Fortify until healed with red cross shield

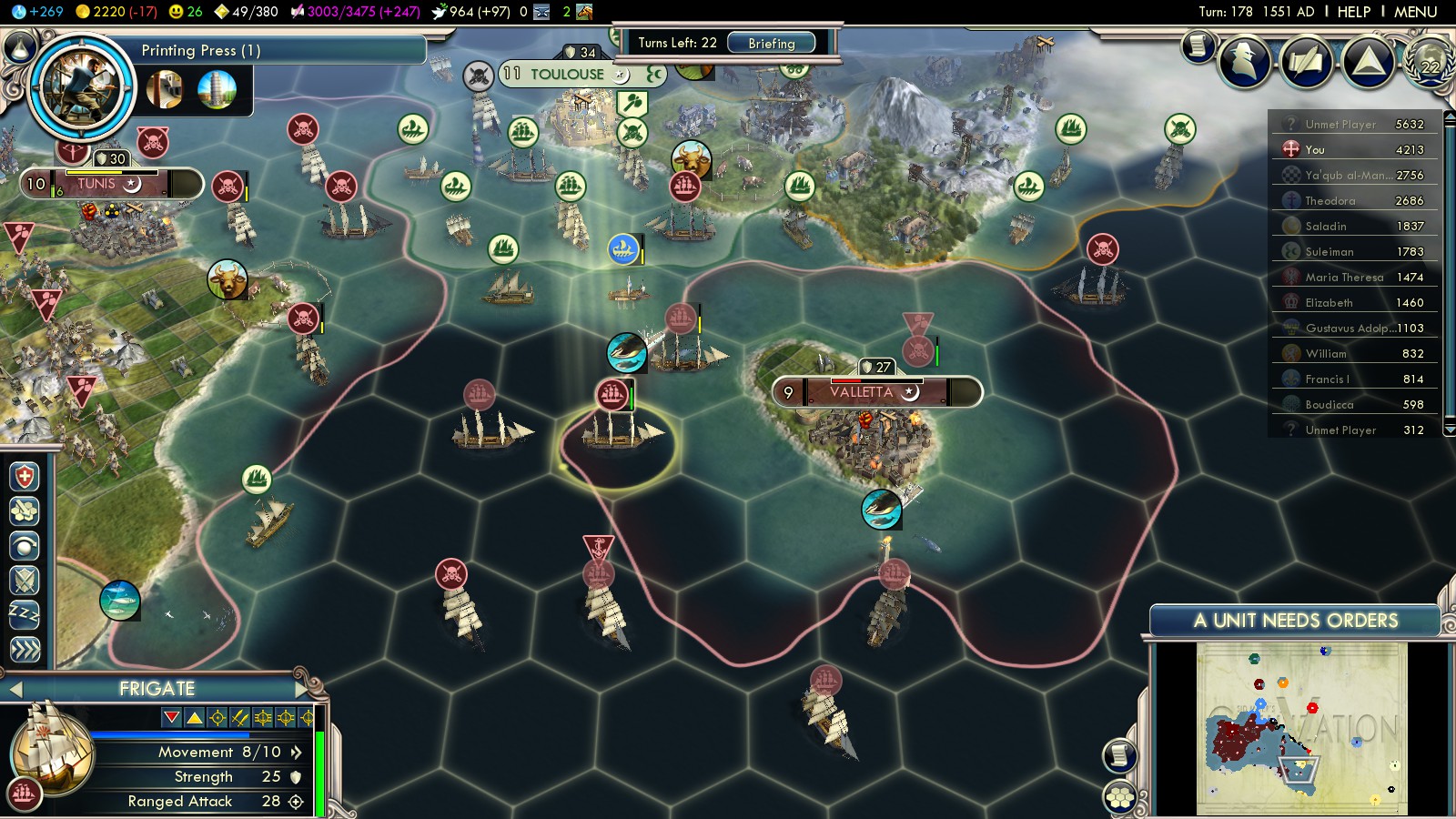click(25, 477)
